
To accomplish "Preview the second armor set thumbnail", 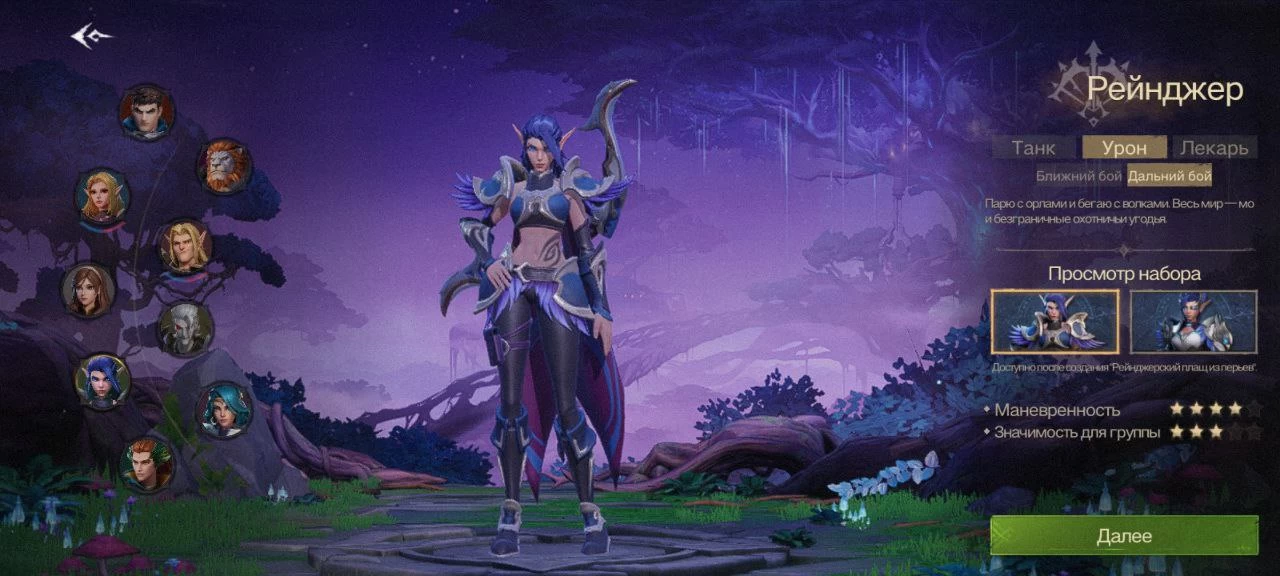I will 1193,322.
